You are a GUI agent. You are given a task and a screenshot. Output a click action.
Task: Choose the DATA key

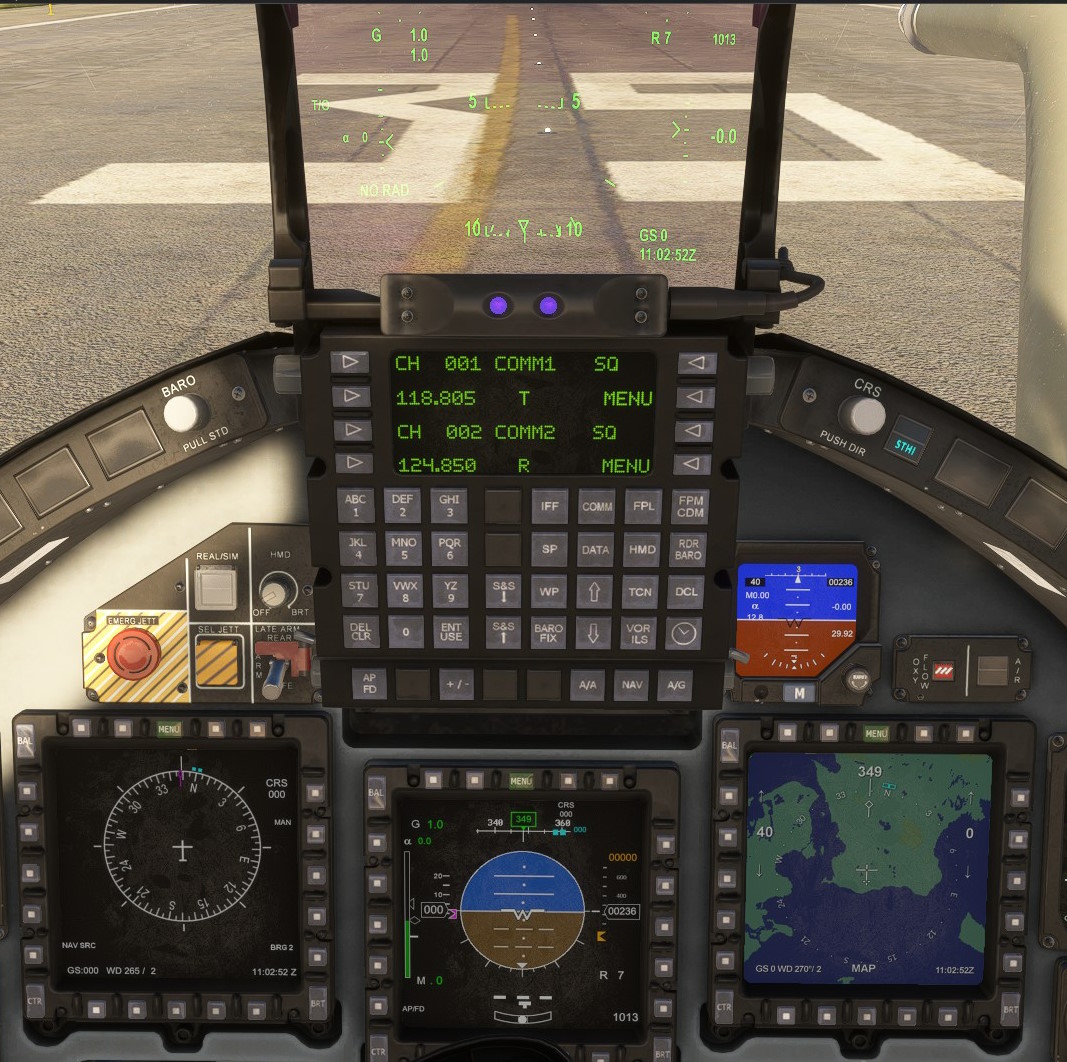pos(596,549)
